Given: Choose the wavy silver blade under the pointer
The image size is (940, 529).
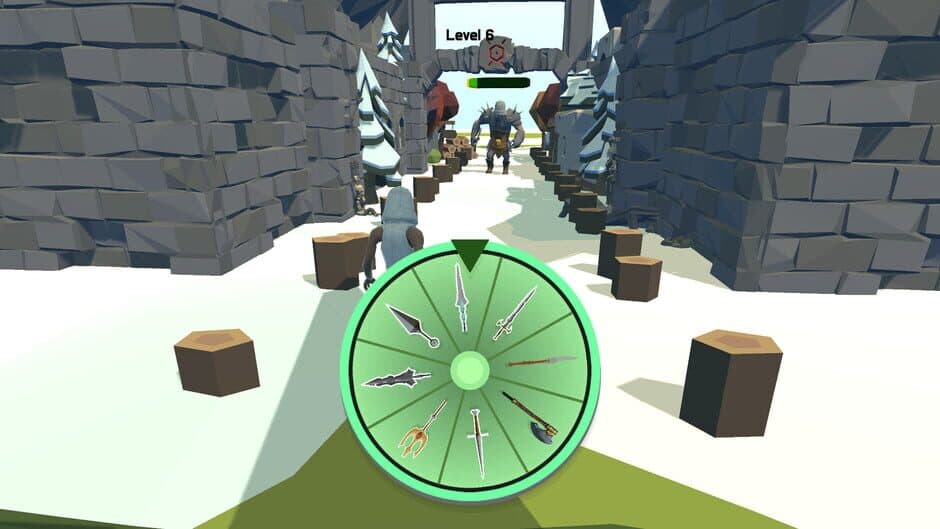Looking at the screenshot, I should pos(462,298).
